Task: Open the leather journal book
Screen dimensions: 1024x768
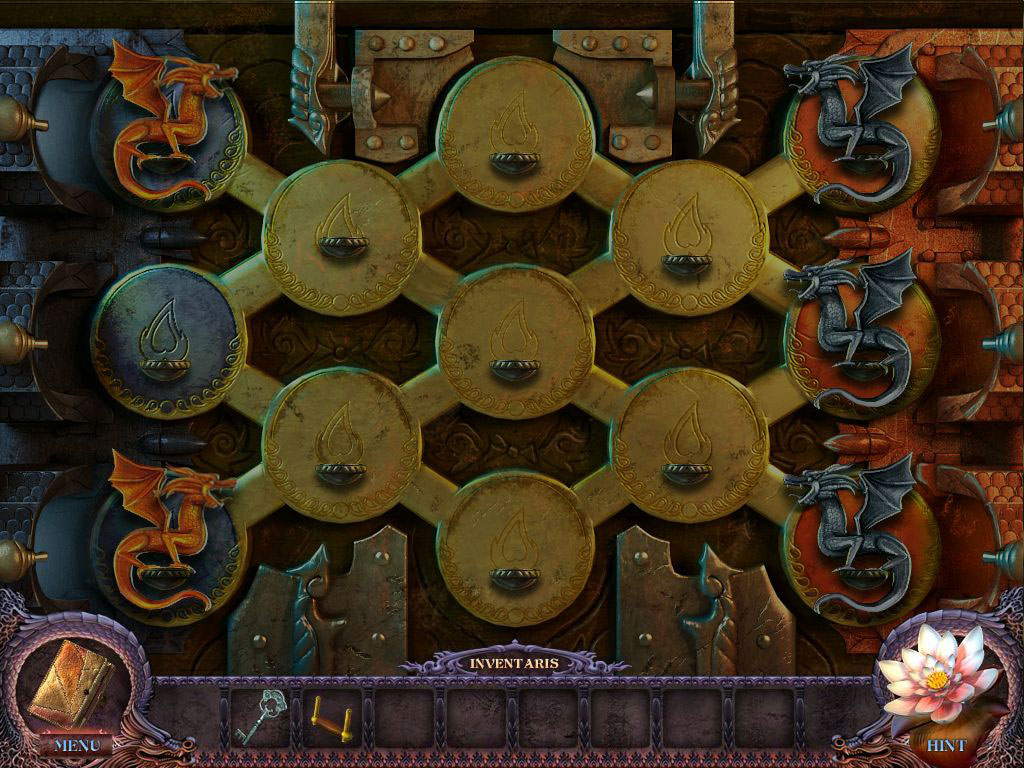Action: [71, 682]
